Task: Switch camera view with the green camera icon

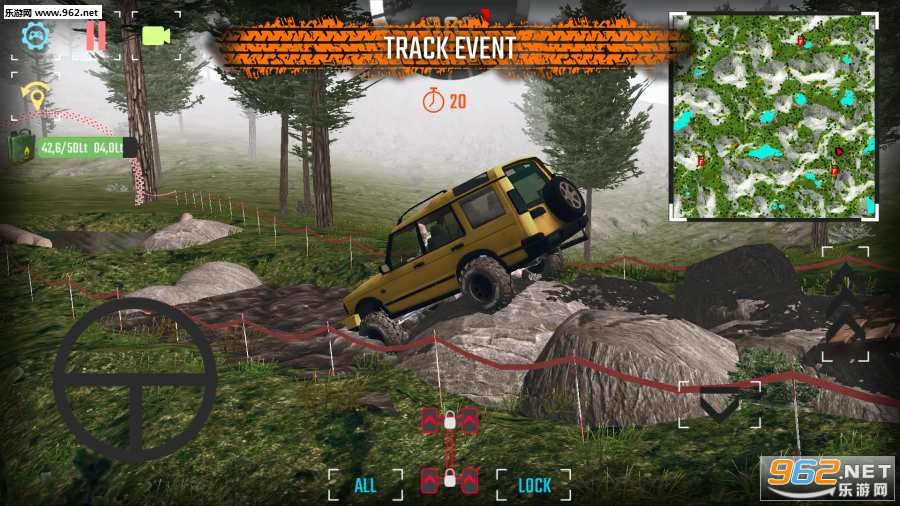Action: tap(156, 36)
